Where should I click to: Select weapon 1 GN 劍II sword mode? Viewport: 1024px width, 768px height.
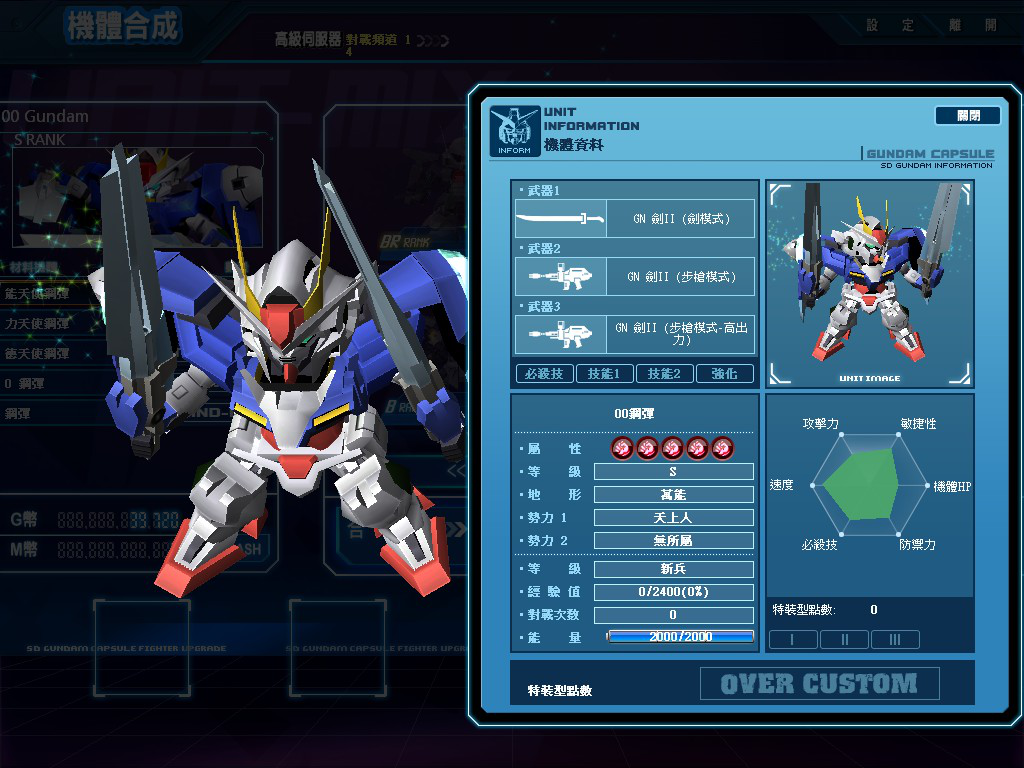(635, 218)
